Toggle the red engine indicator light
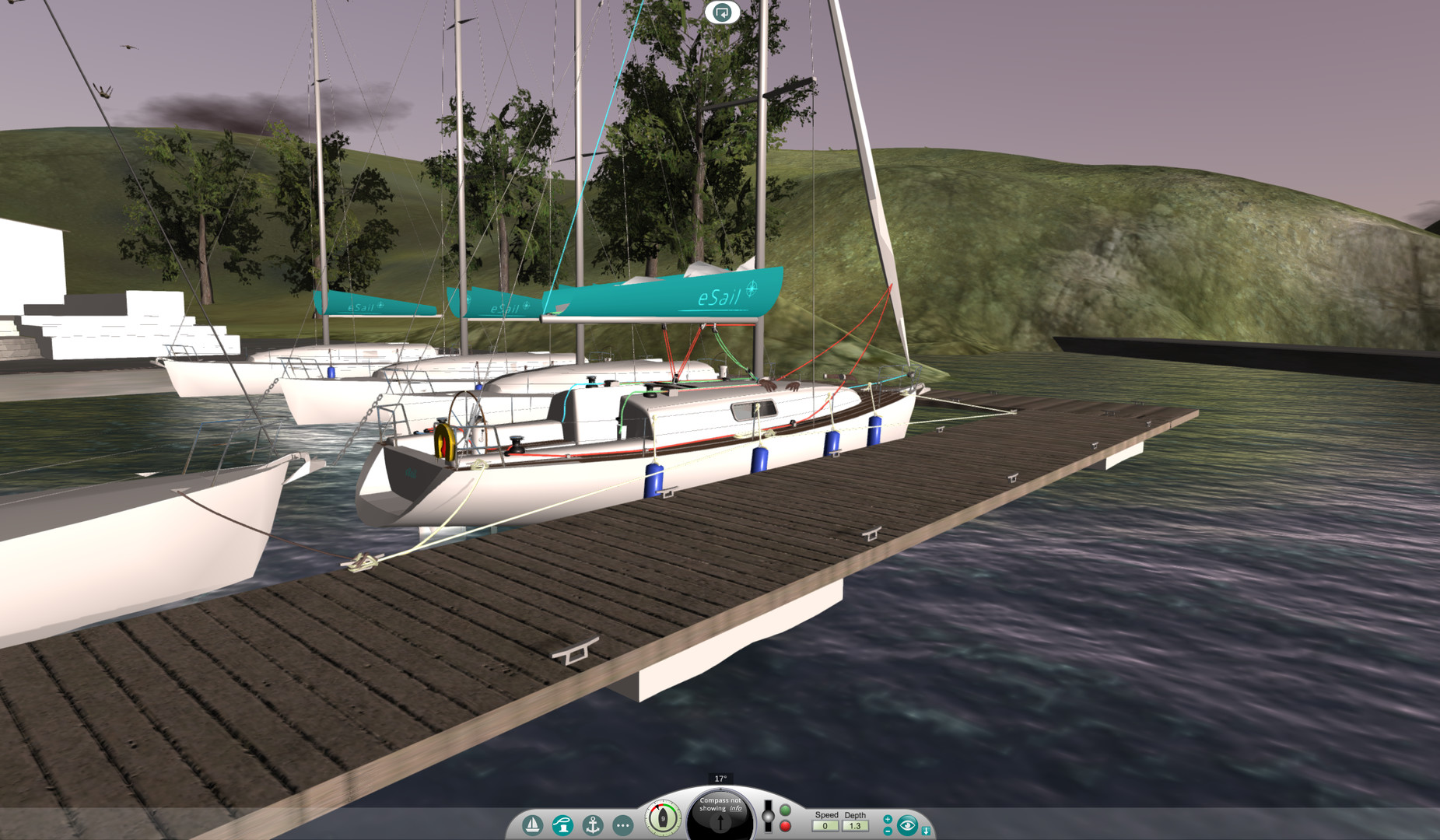Screen dimensions: 1440x840 784,827
